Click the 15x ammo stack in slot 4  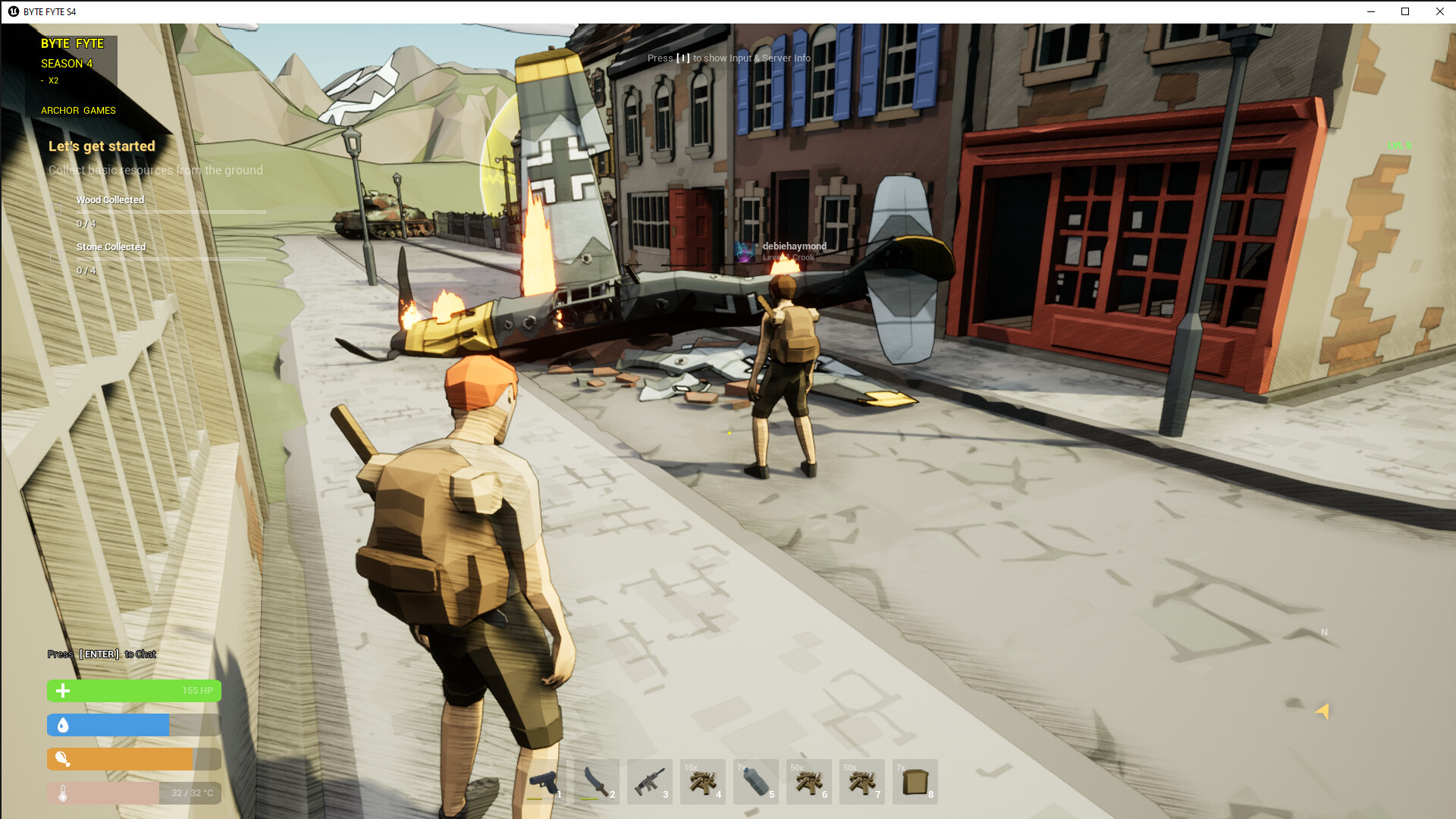[702, 781]
